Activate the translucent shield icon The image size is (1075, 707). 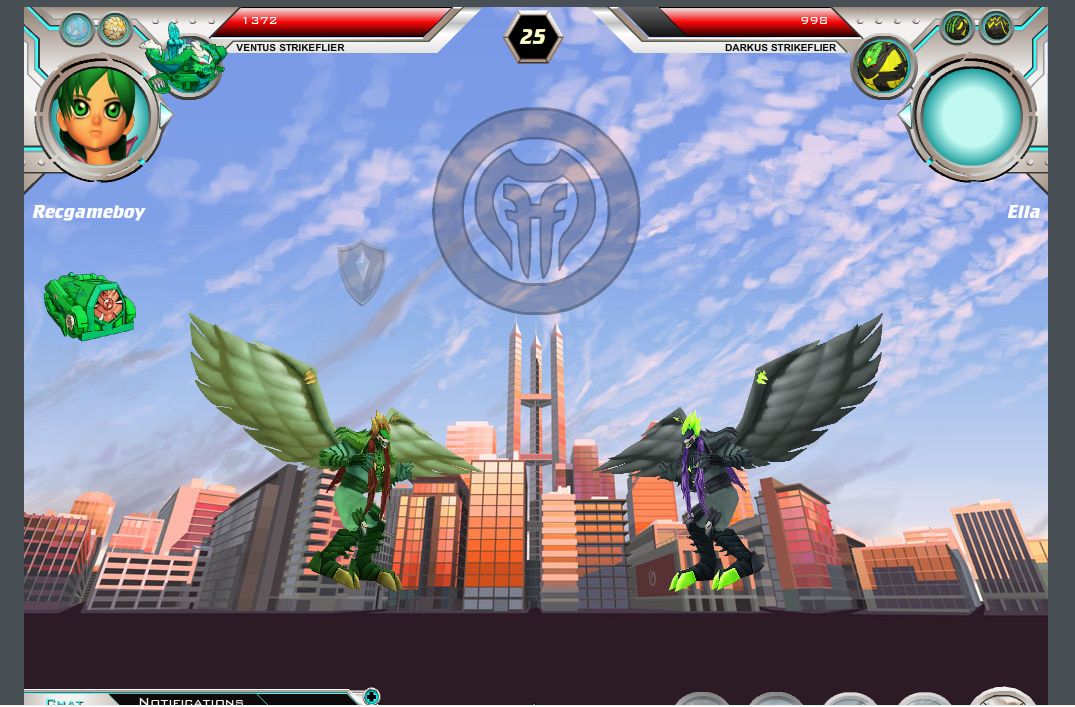(361, 271)
